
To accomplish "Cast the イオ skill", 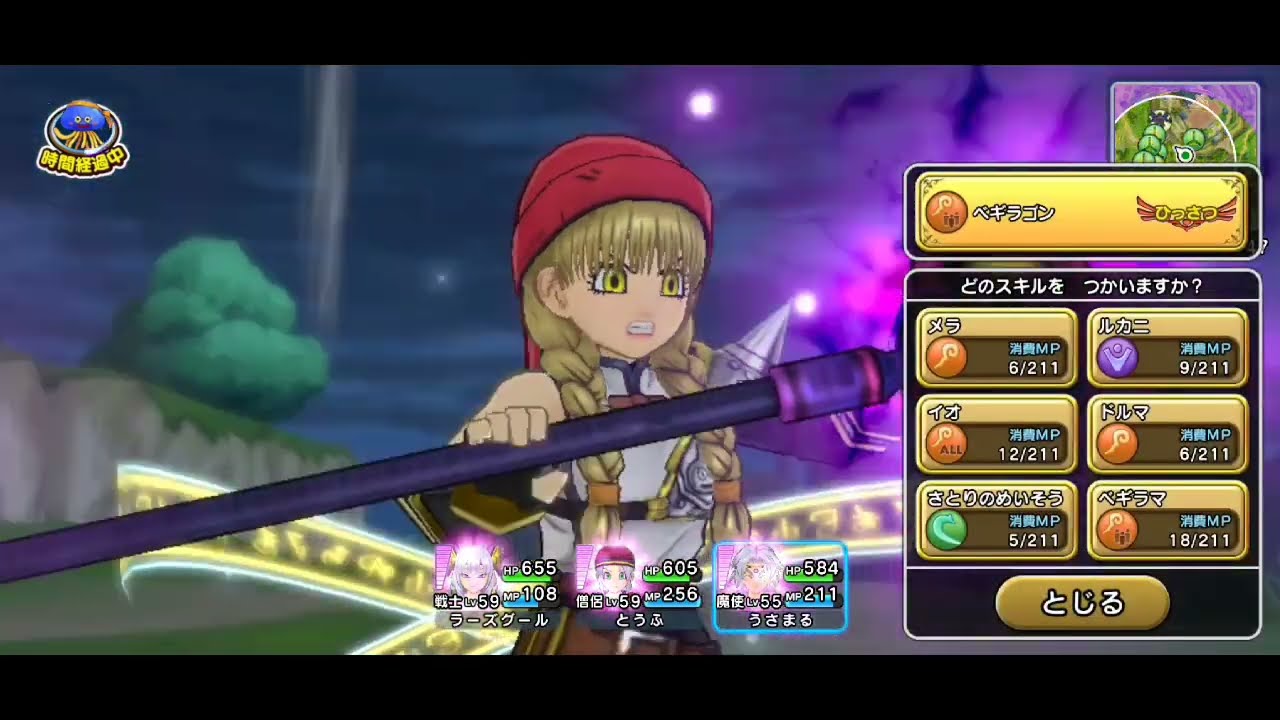I will (x=996, y=434).
